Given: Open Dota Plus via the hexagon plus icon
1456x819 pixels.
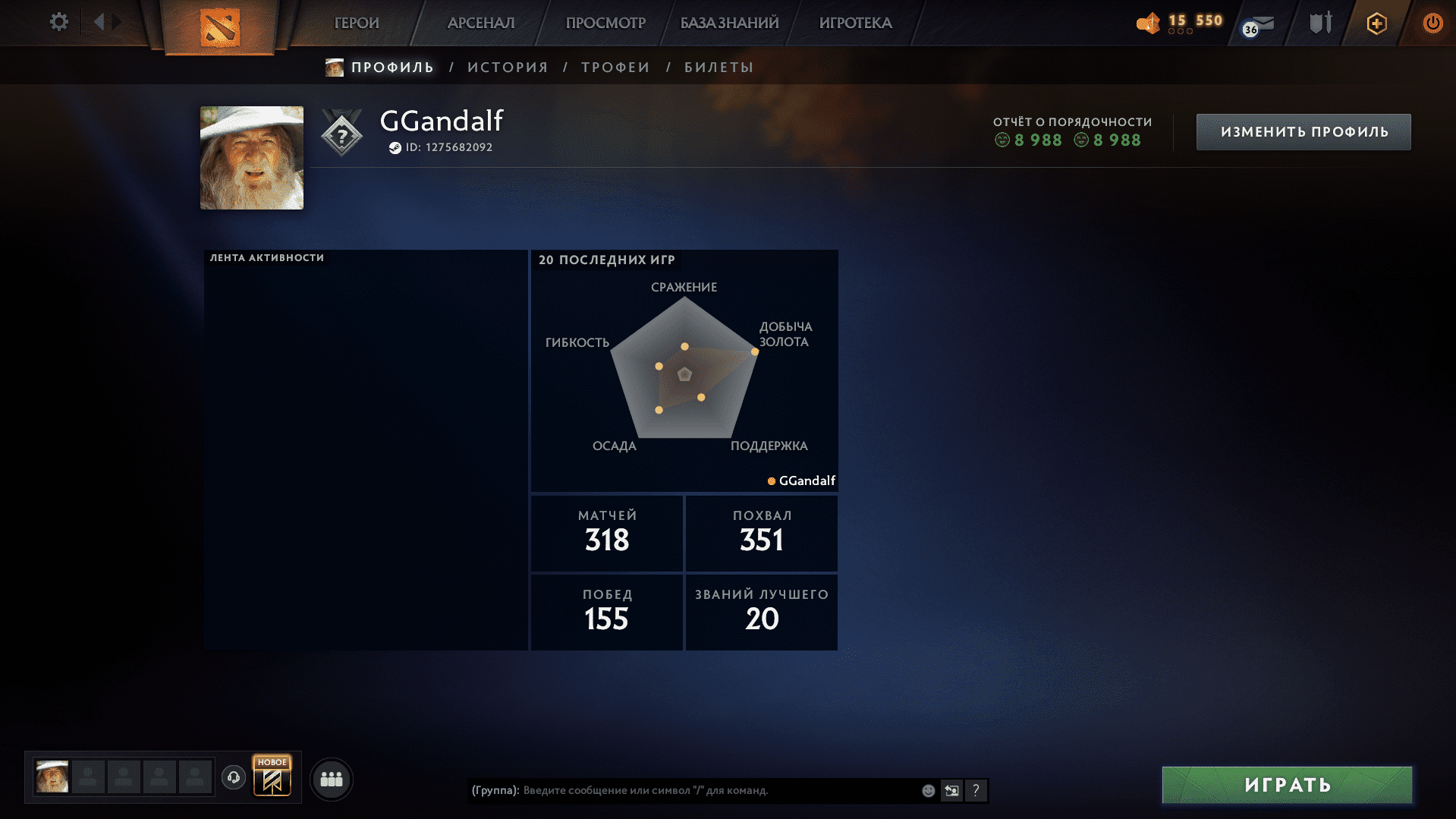Looking at the screenshot, I should coord(1376,23).
